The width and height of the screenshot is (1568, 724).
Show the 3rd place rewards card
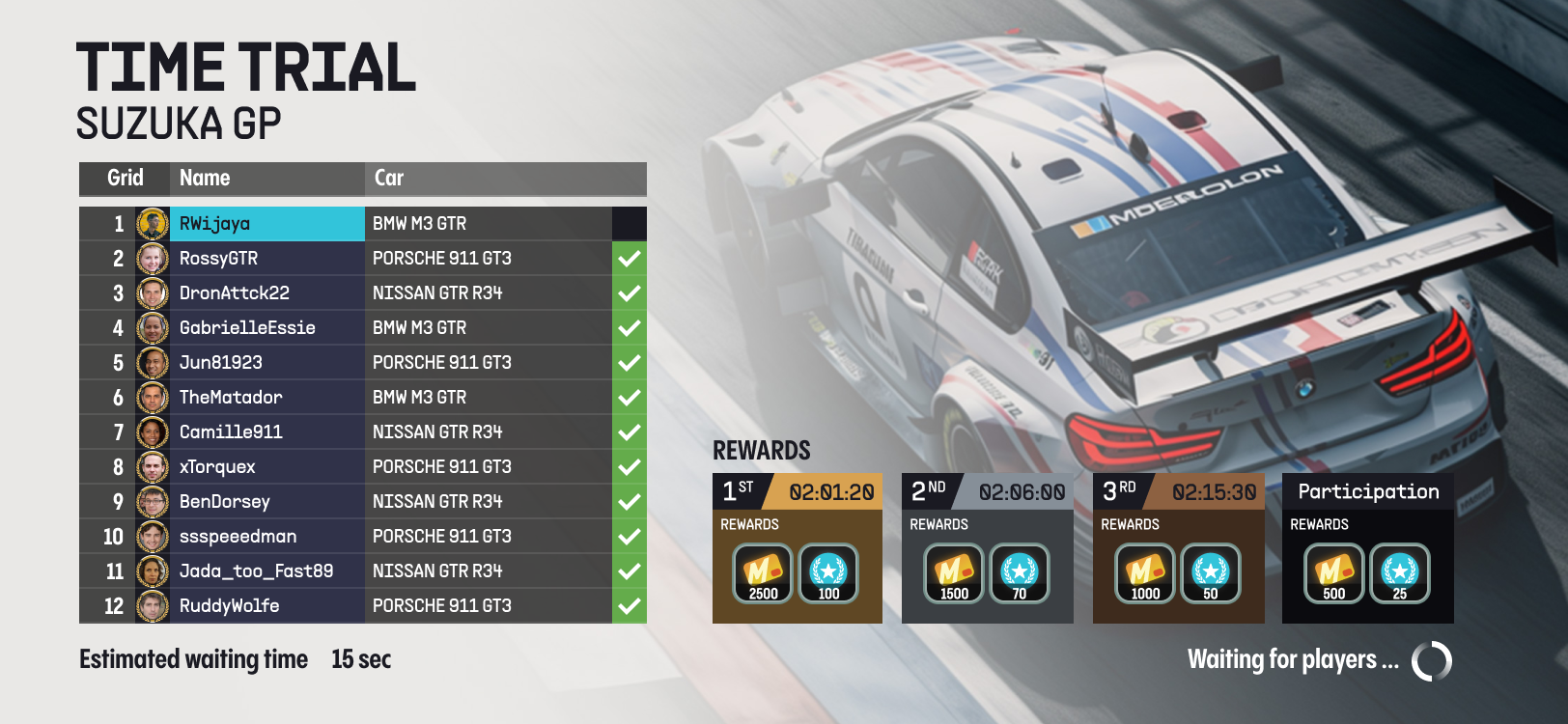(x=1178, y=548)
